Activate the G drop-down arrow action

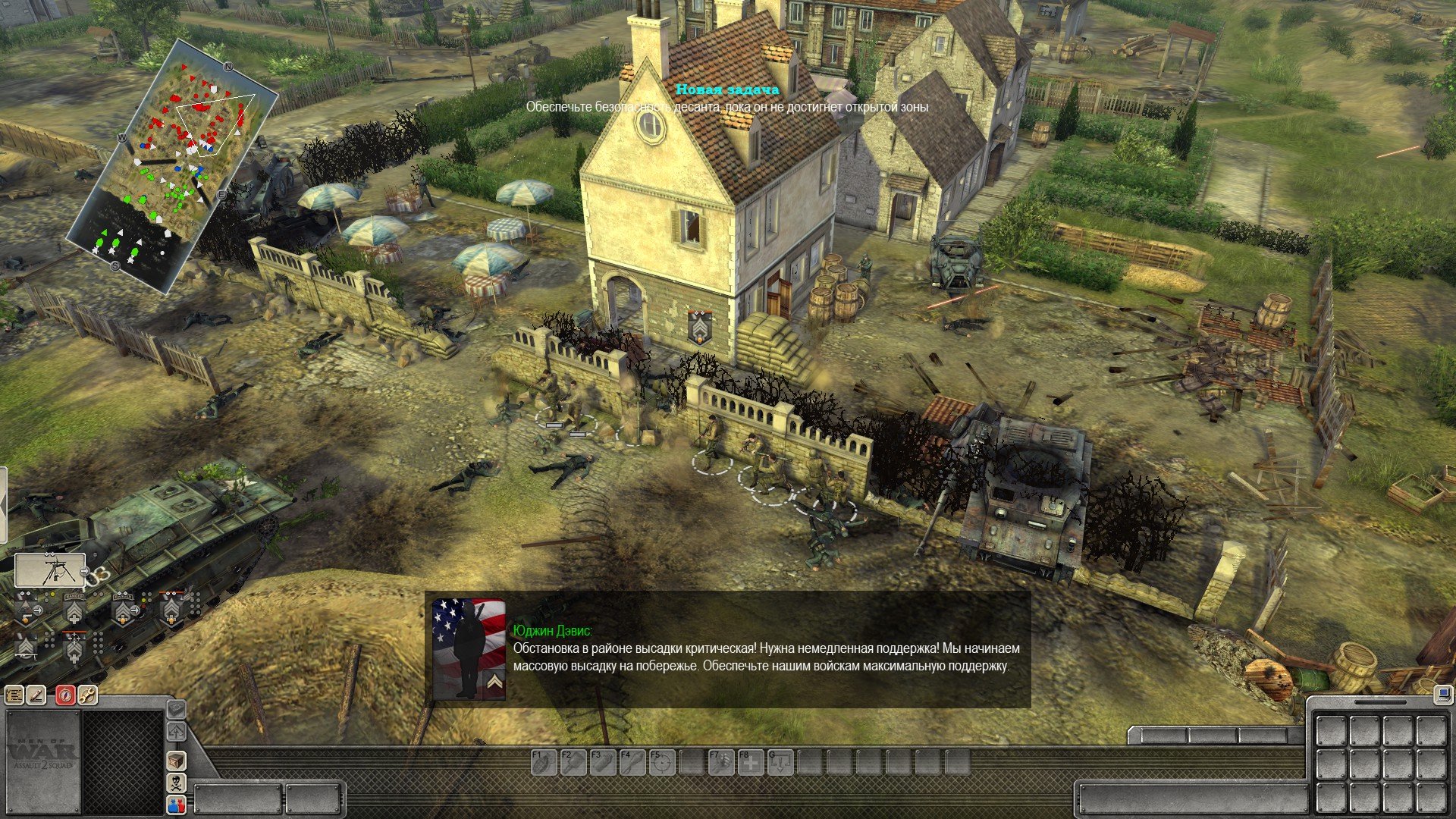pyautogui.click(x=780, y=761)
